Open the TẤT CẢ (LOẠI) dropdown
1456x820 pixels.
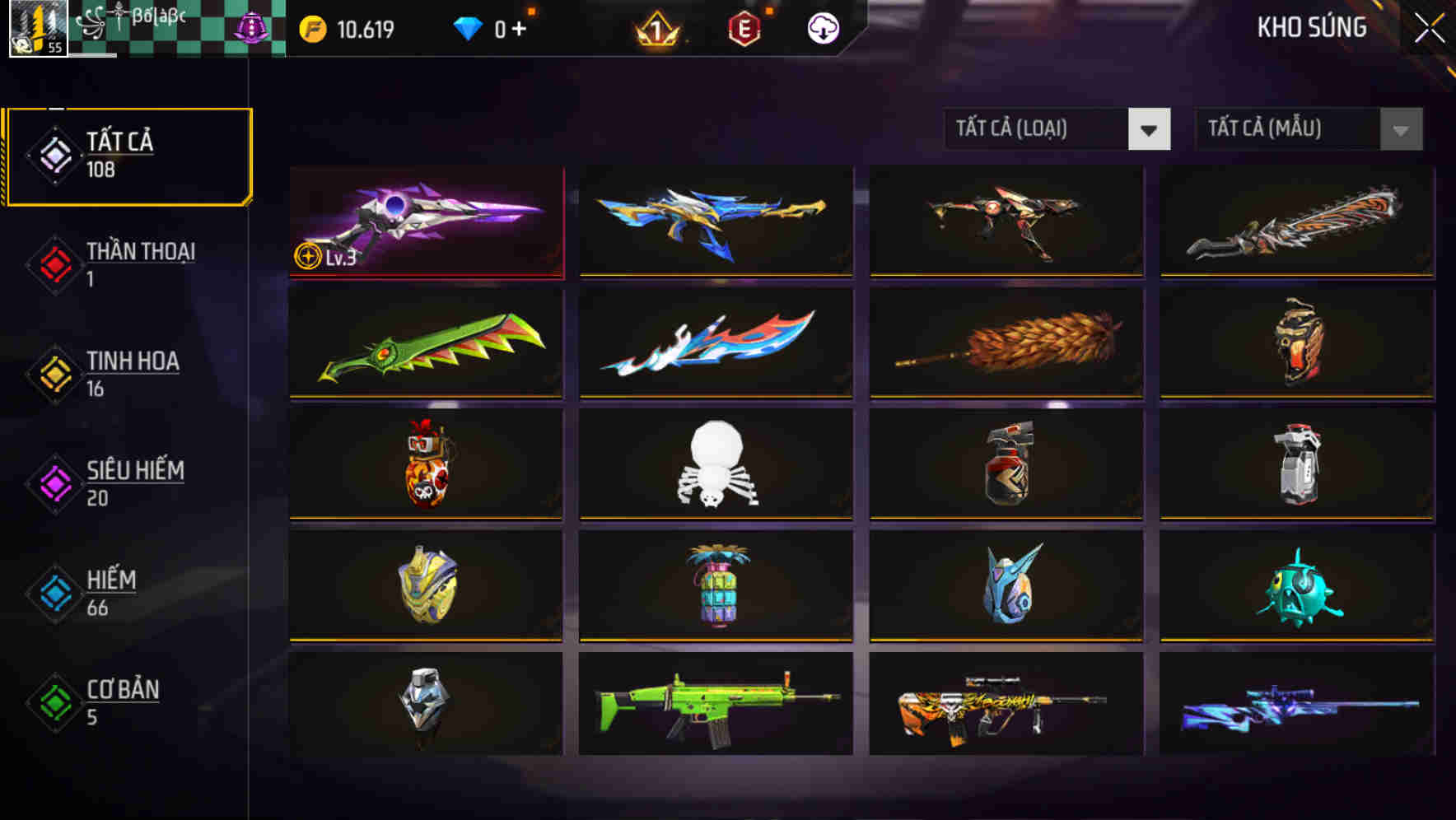(x=1042, y=129)
